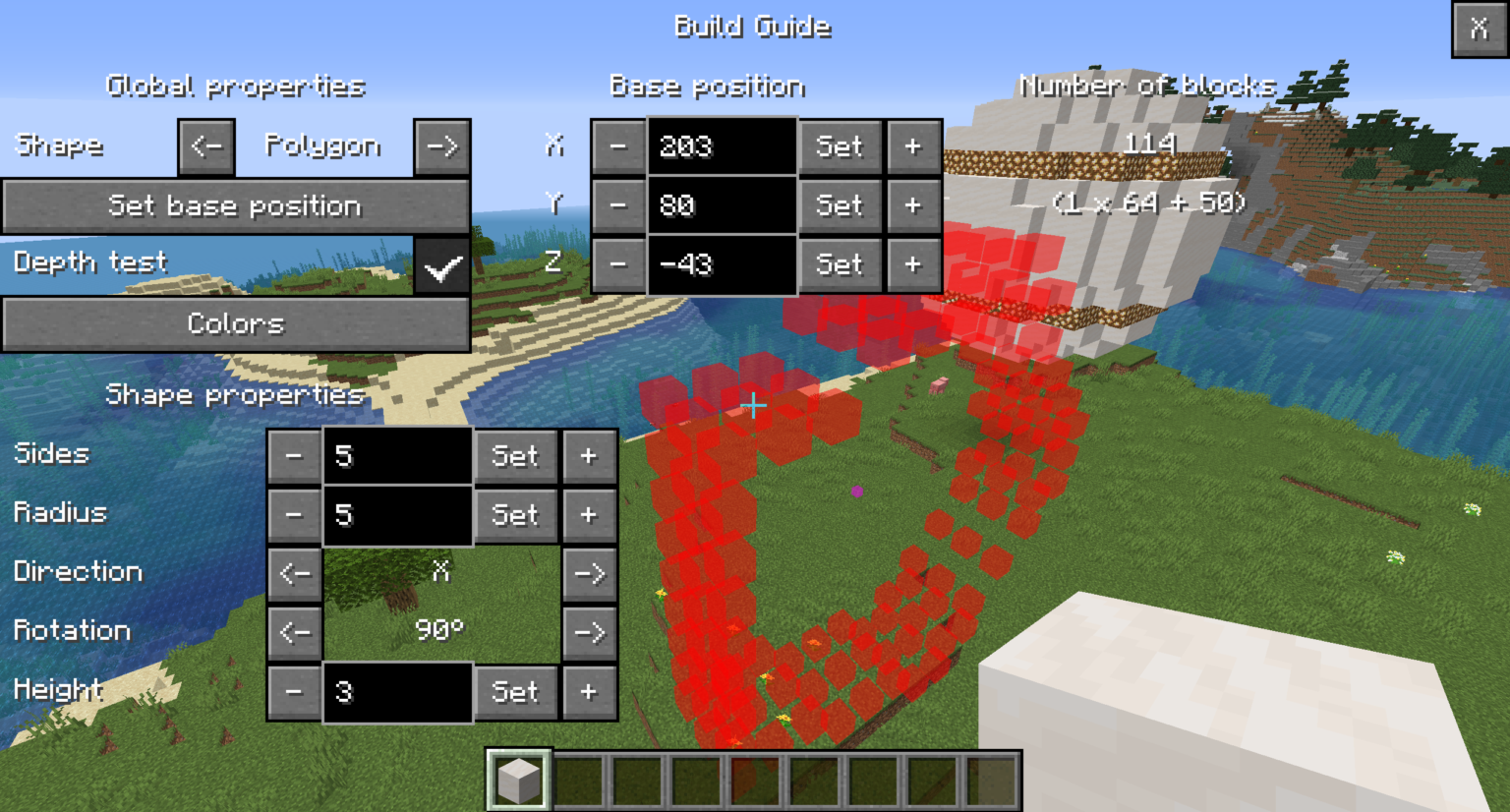Cycle shape backward with left arrow
Viewport: 1510px width, 812px height.
(x=205, y=145)
